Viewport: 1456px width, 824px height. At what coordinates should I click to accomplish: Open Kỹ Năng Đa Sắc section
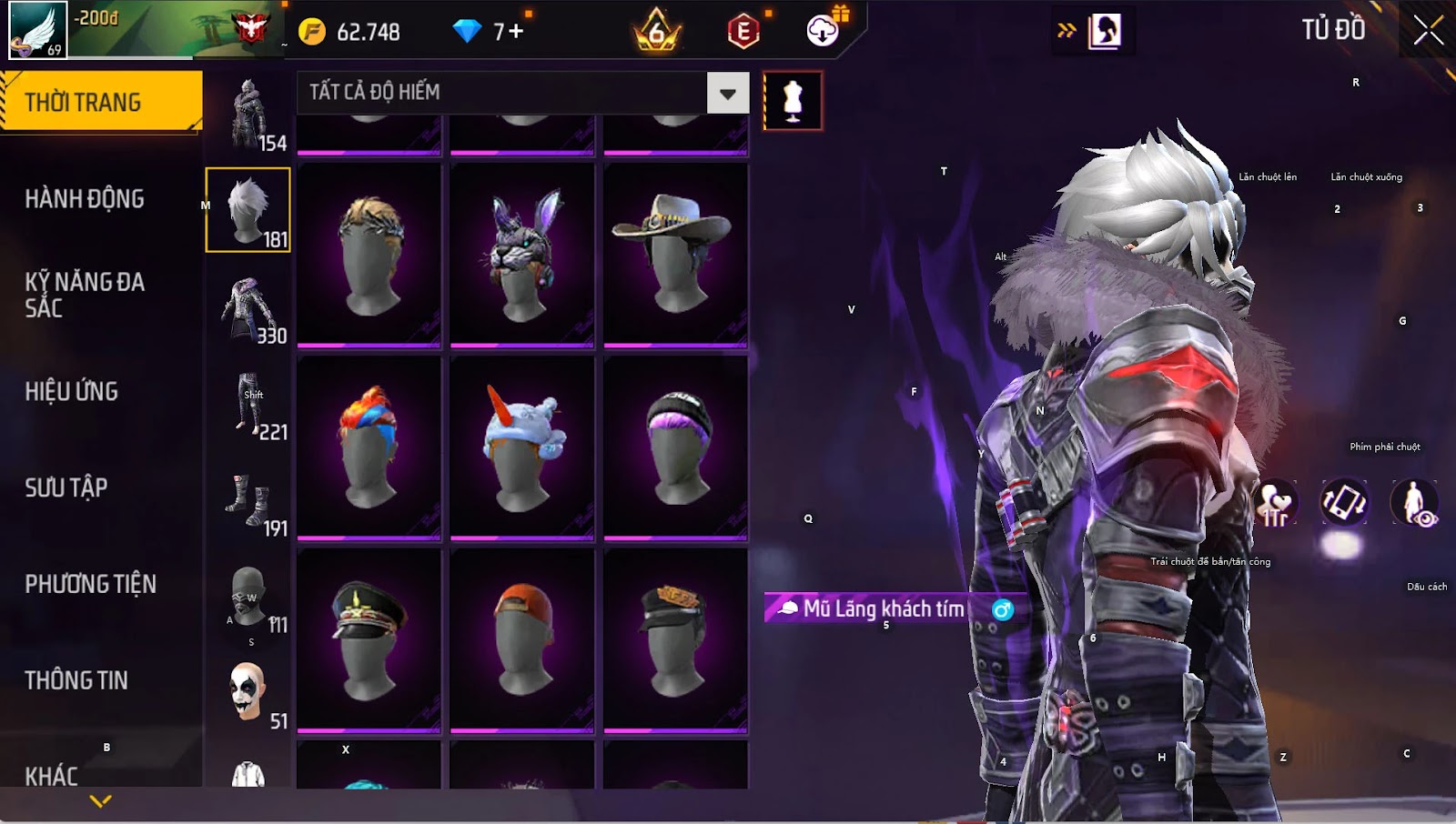tap(85, 295)
